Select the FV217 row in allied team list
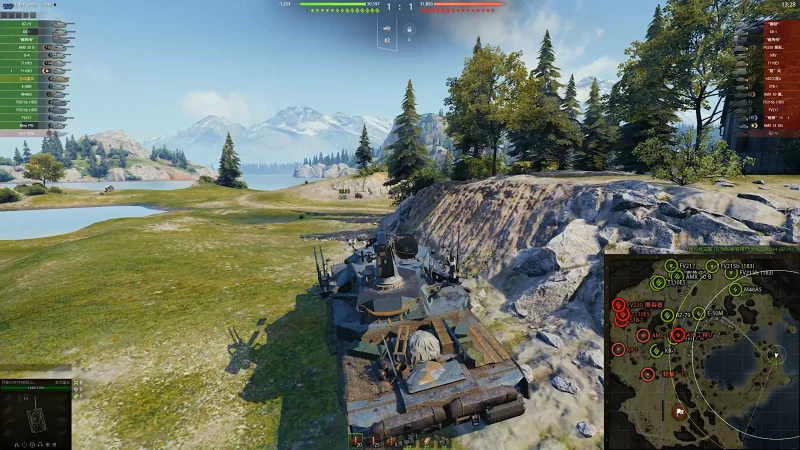This screenshot has height=450, width=800. click(30, 116)
